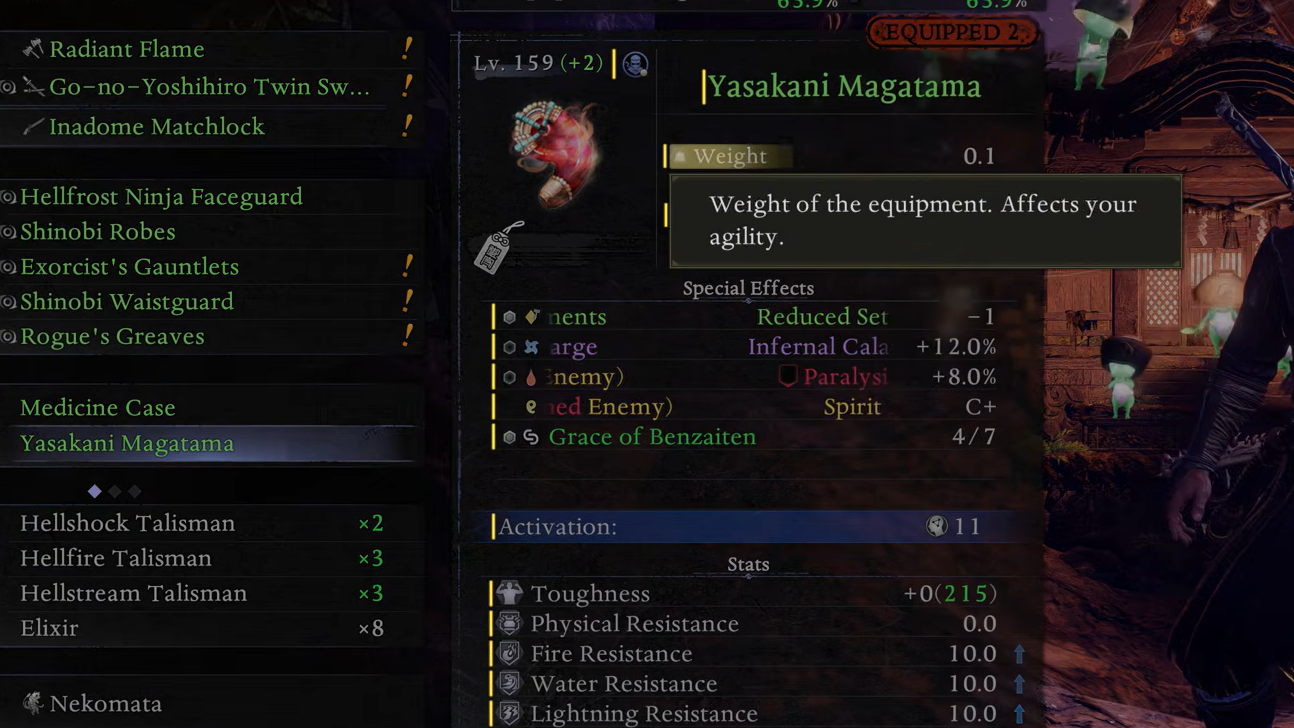1294x728 pixels.
Task: Select the Yasakani Magatama accessory
Action: click(x=127, y=443)
